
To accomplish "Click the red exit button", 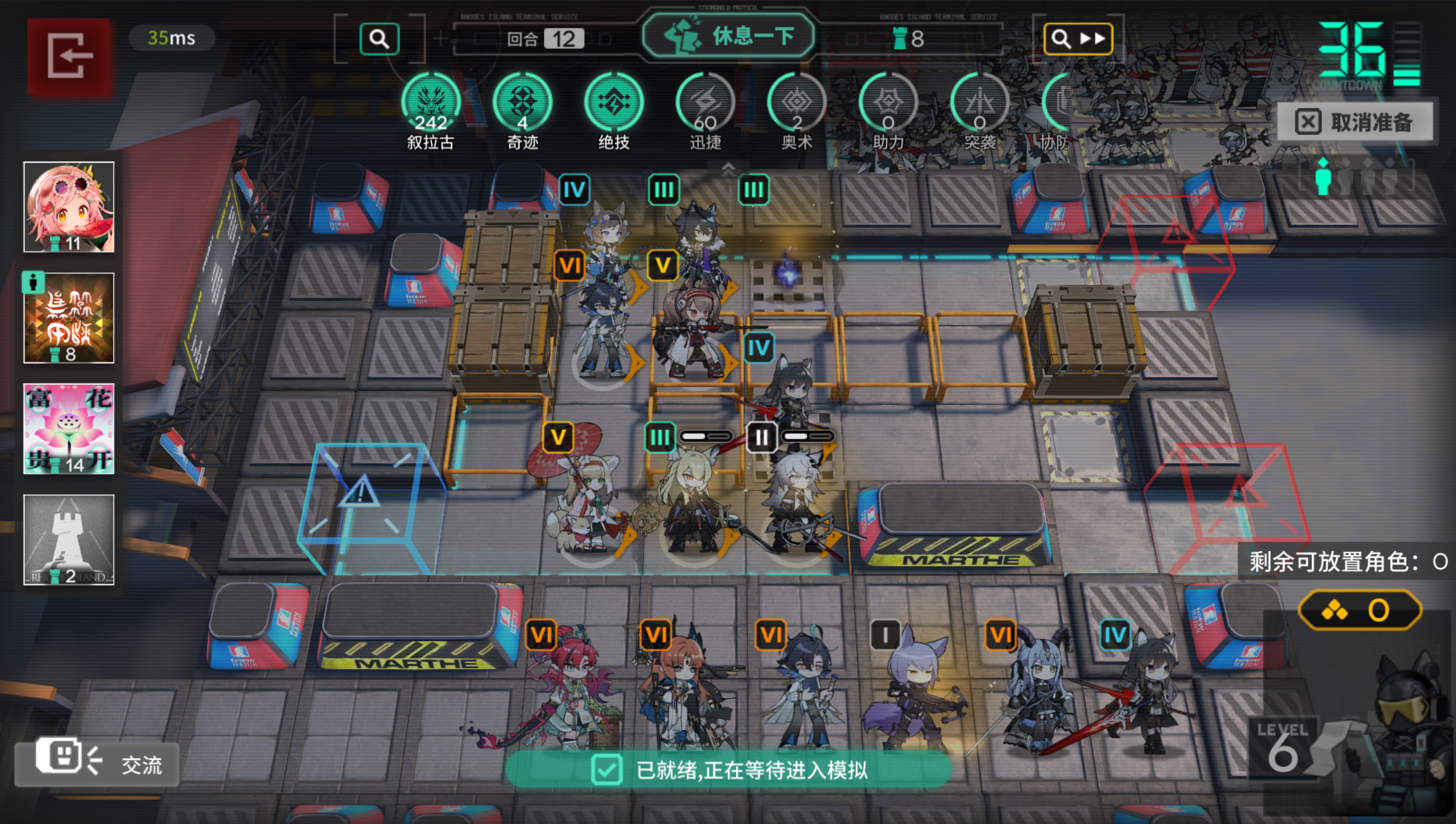I will (69, 56).
